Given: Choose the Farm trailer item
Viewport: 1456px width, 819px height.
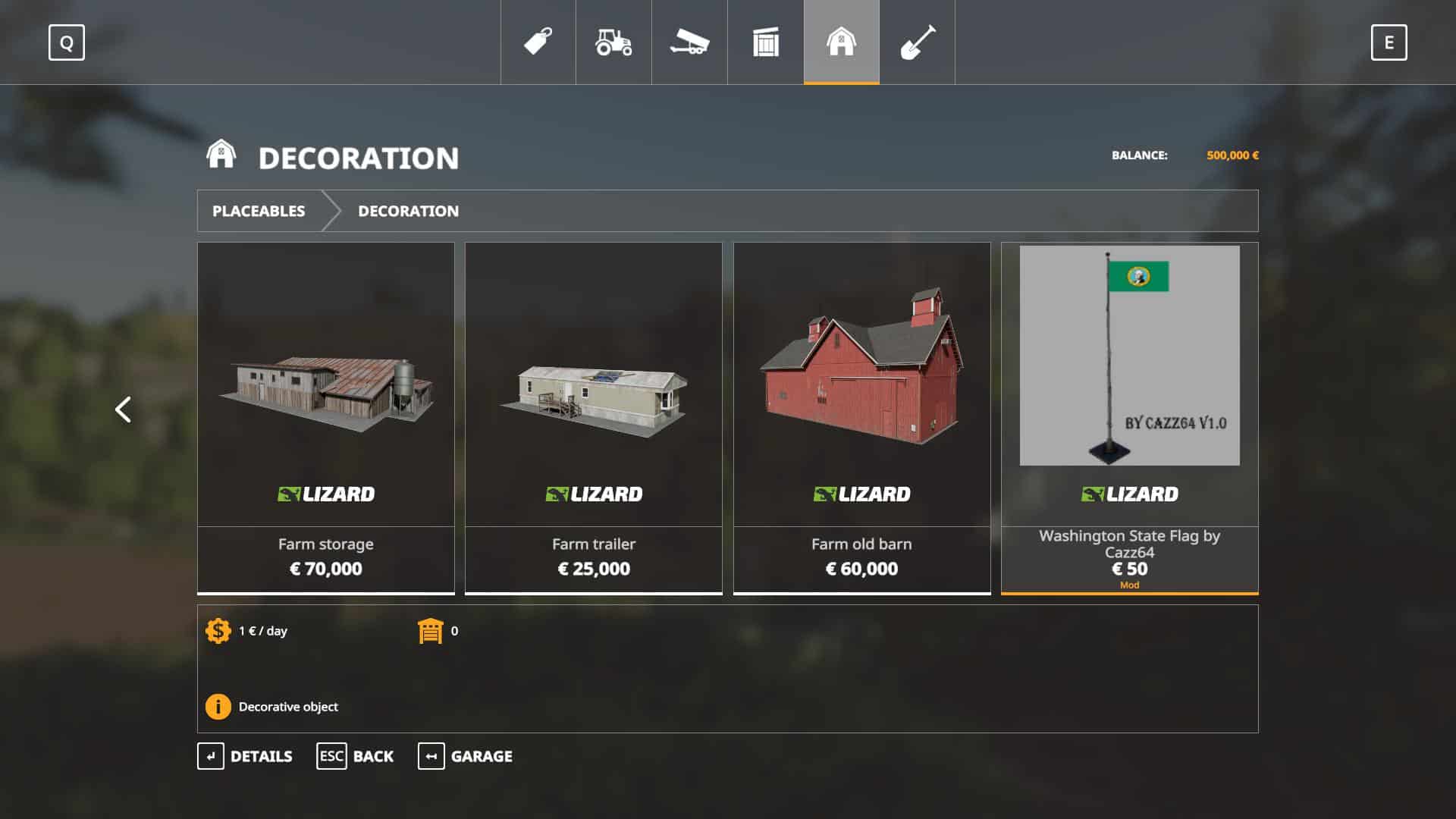Looking at the screenshot, I should pyautogui.click(x=594, y=417).
